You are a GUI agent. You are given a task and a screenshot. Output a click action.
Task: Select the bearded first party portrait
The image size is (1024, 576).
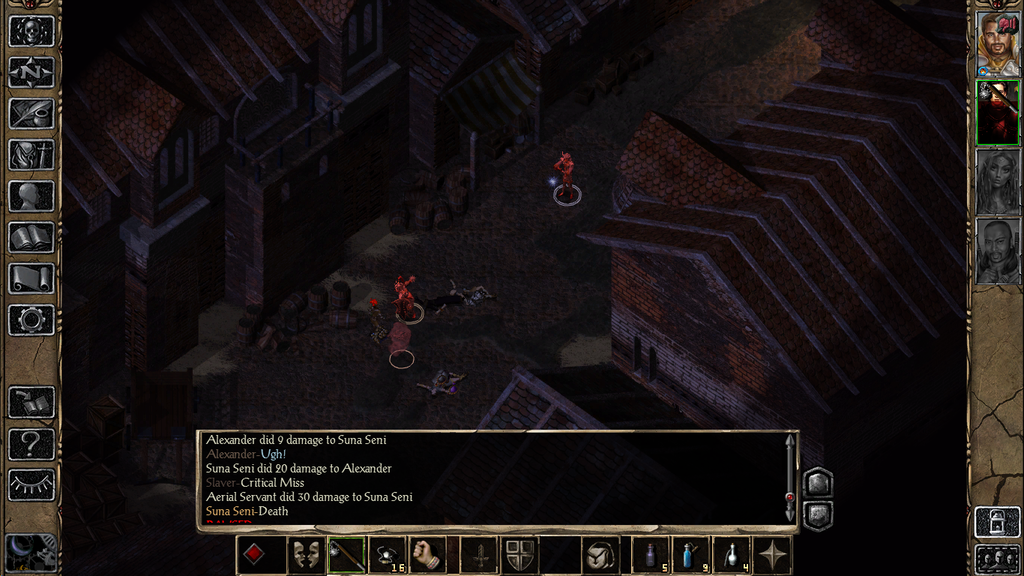tap(997, 43)
